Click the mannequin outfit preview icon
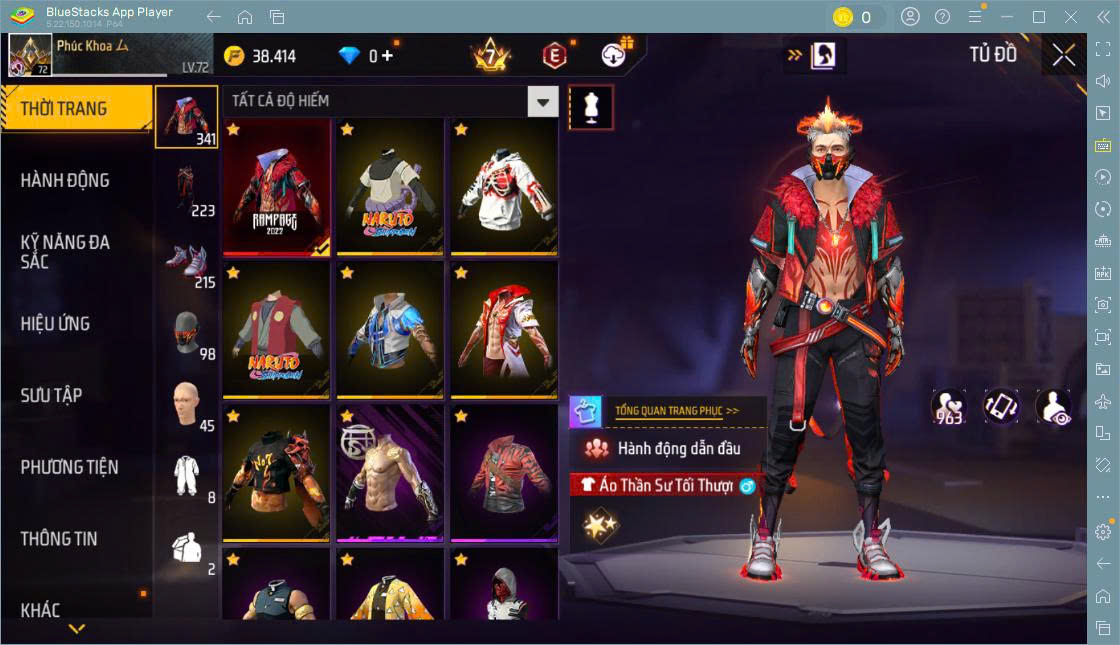1120x645 pixels. [590, 107]
